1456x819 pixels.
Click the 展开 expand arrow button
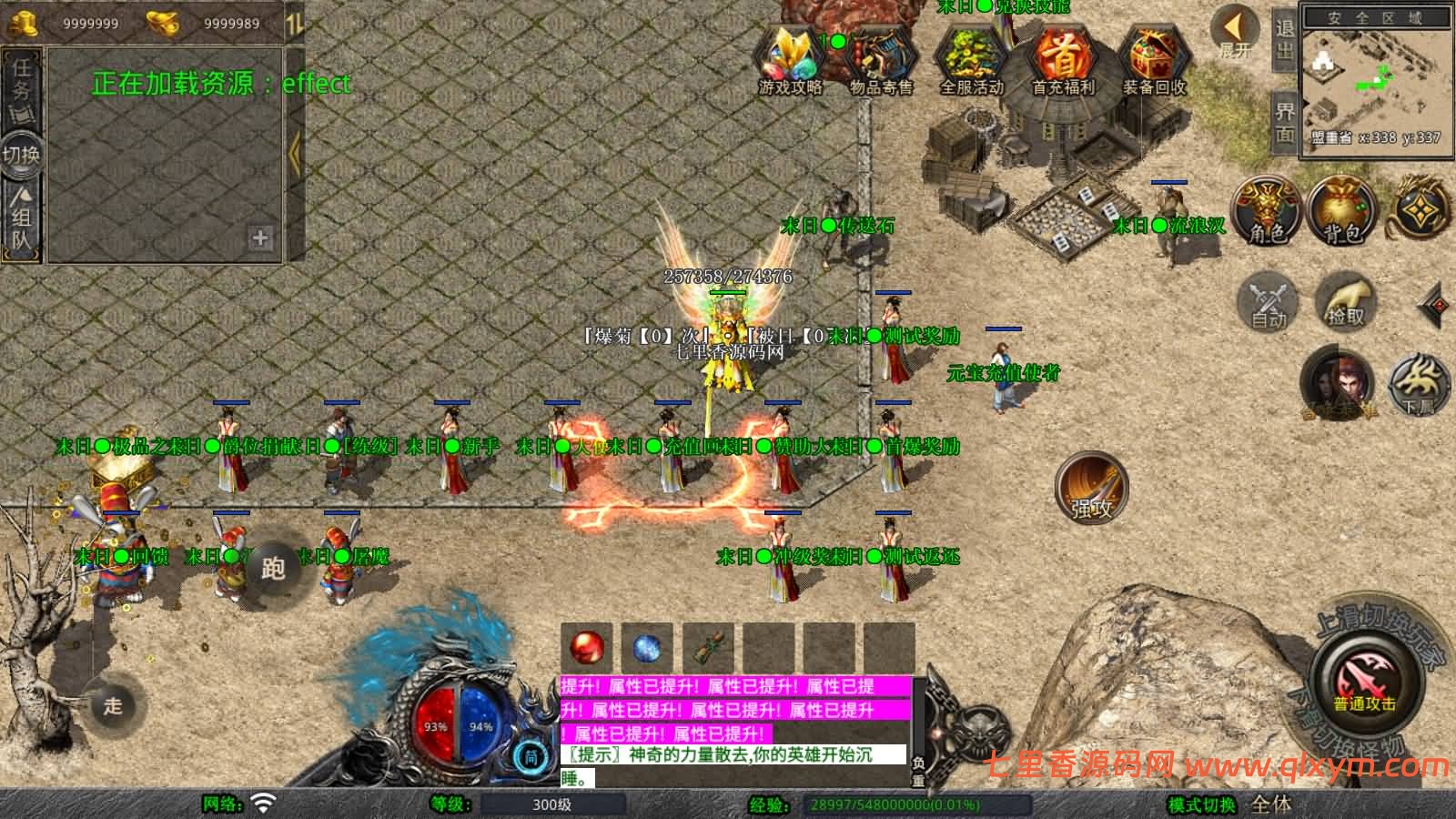tap(1237, 33)
